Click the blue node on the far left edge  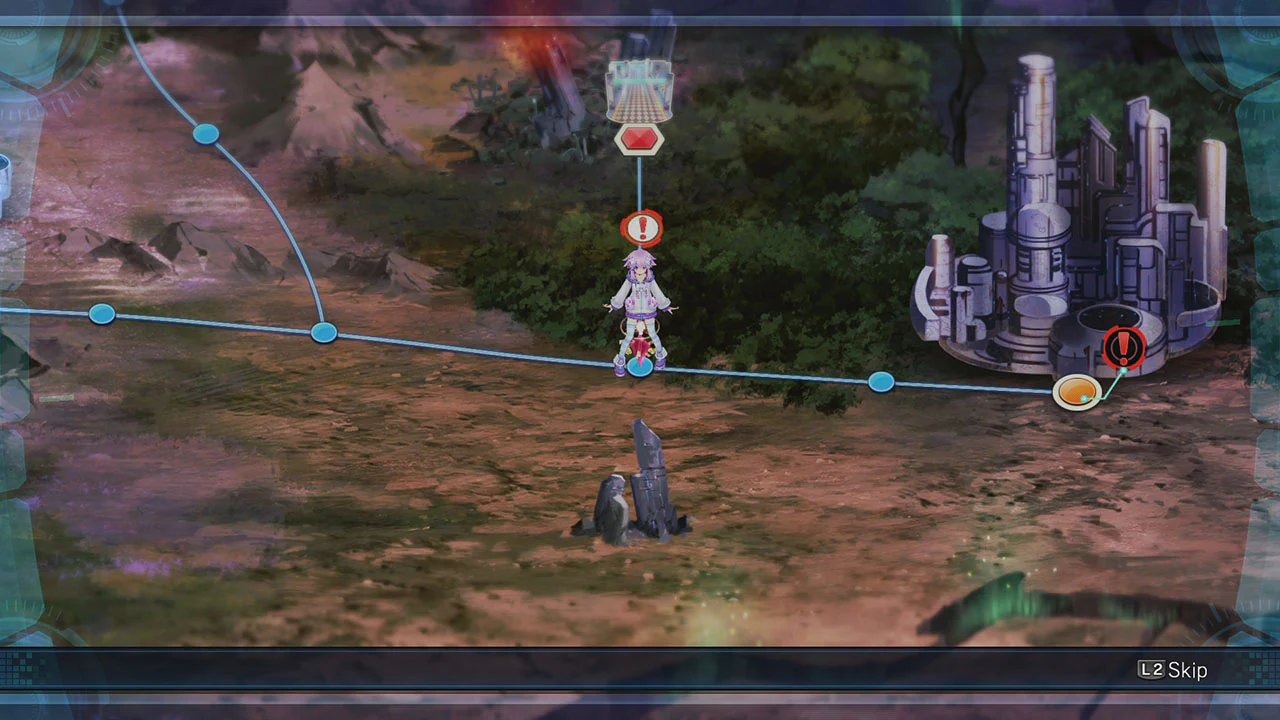102,315
